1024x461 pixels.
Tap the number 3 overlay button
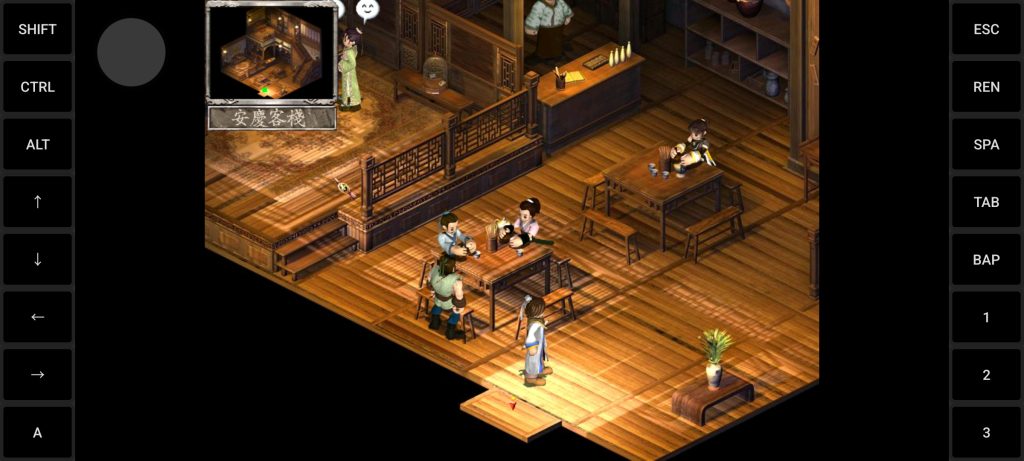point(986,432)
